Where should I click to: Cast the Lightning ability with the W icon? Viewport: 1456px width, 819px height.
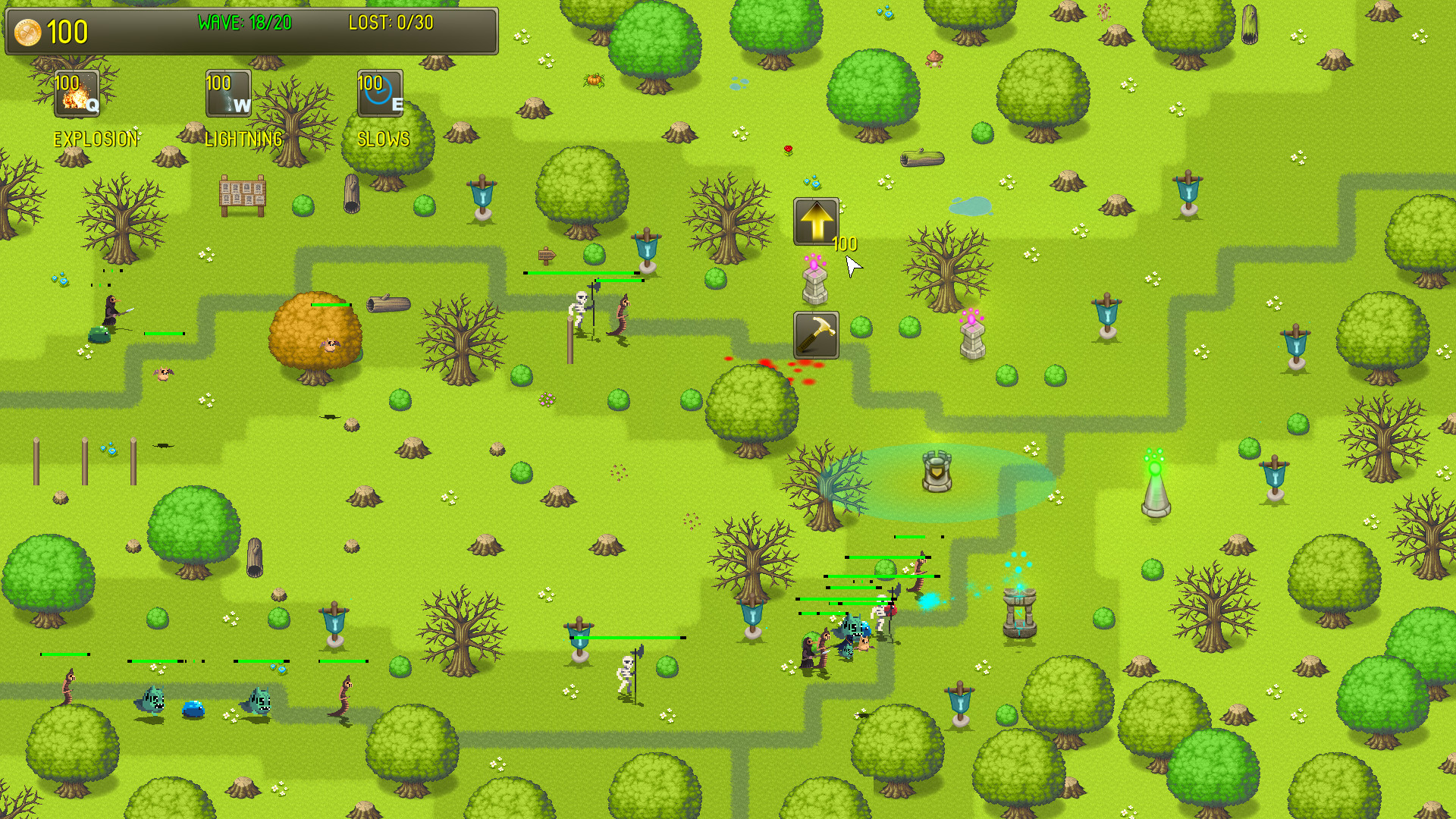[227, 93]
